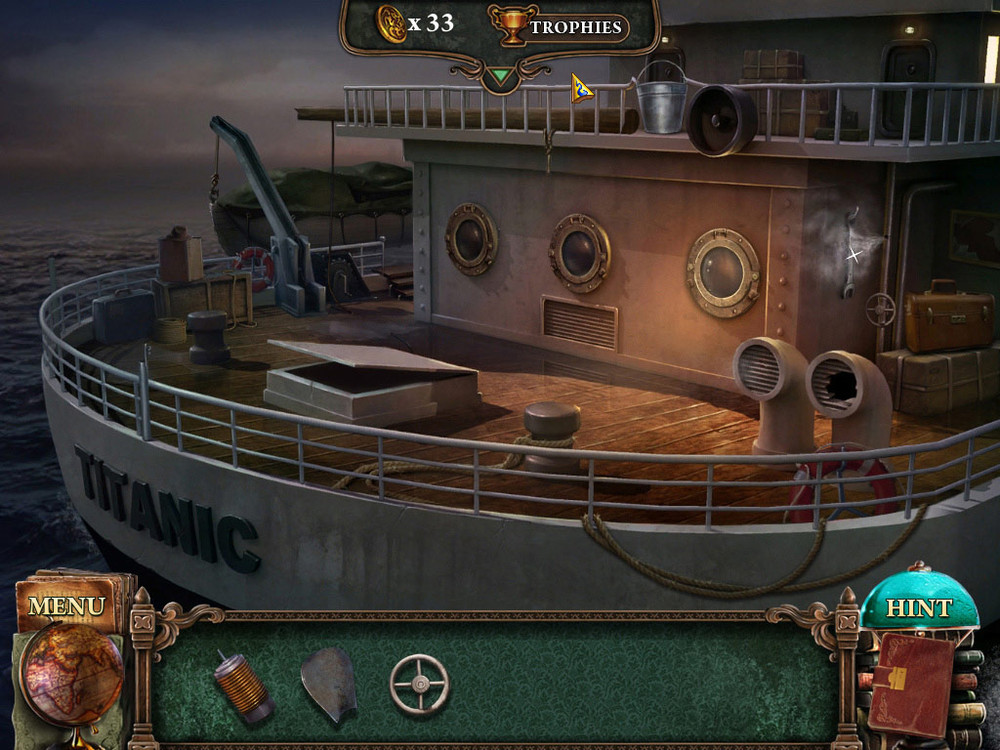Image resolution: width=1000 pixels, height=750 pixels.
Task: Open the Trophies panel
Action: [x=560, y=26]
